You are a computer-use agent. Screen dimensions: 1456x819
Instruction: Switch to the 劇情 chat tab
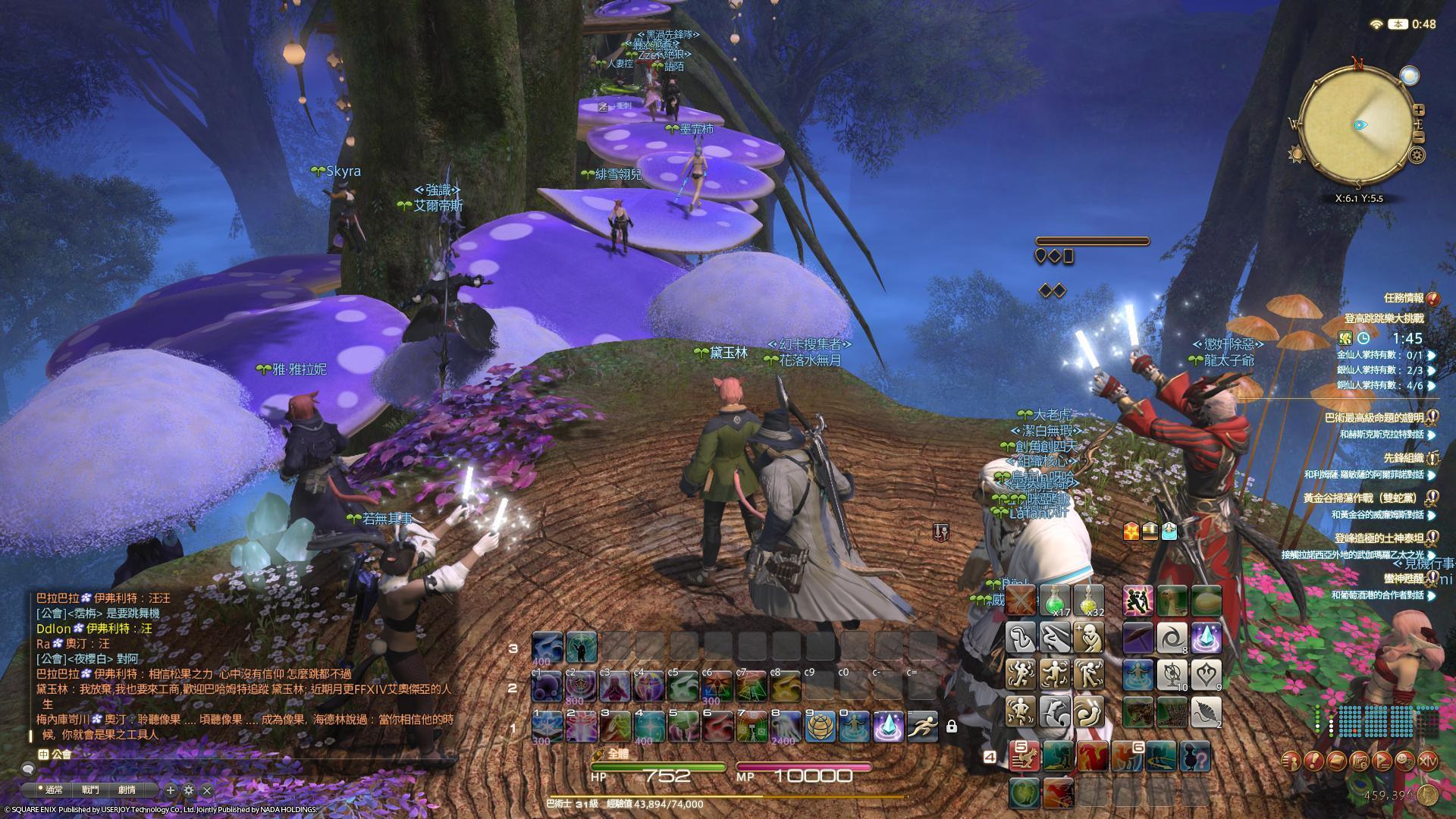pyautogui.click(x=127, y=789)
